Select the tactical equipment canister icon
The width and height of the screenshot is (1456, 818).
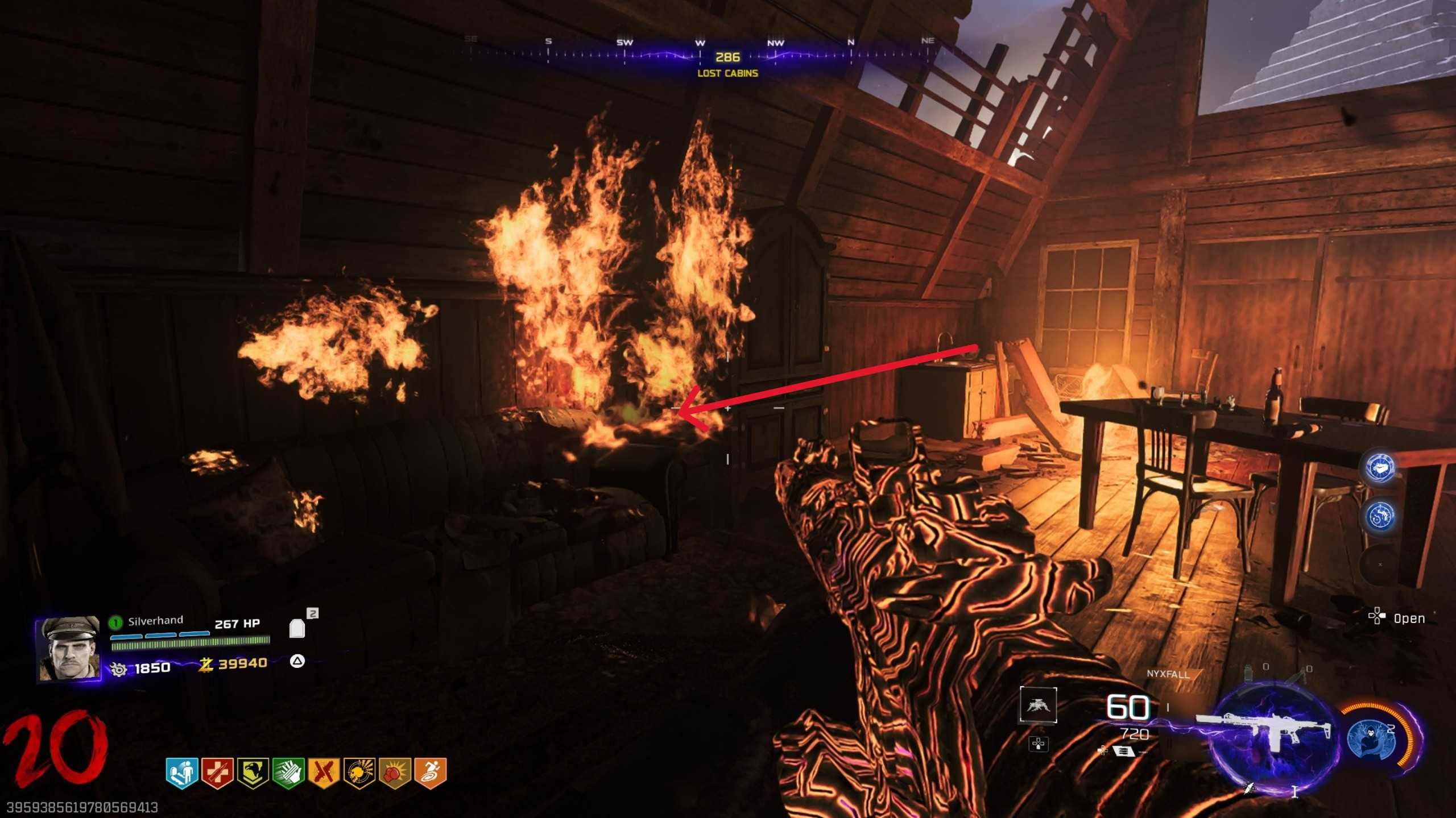pyautogui.click(x=1248, y=674)
